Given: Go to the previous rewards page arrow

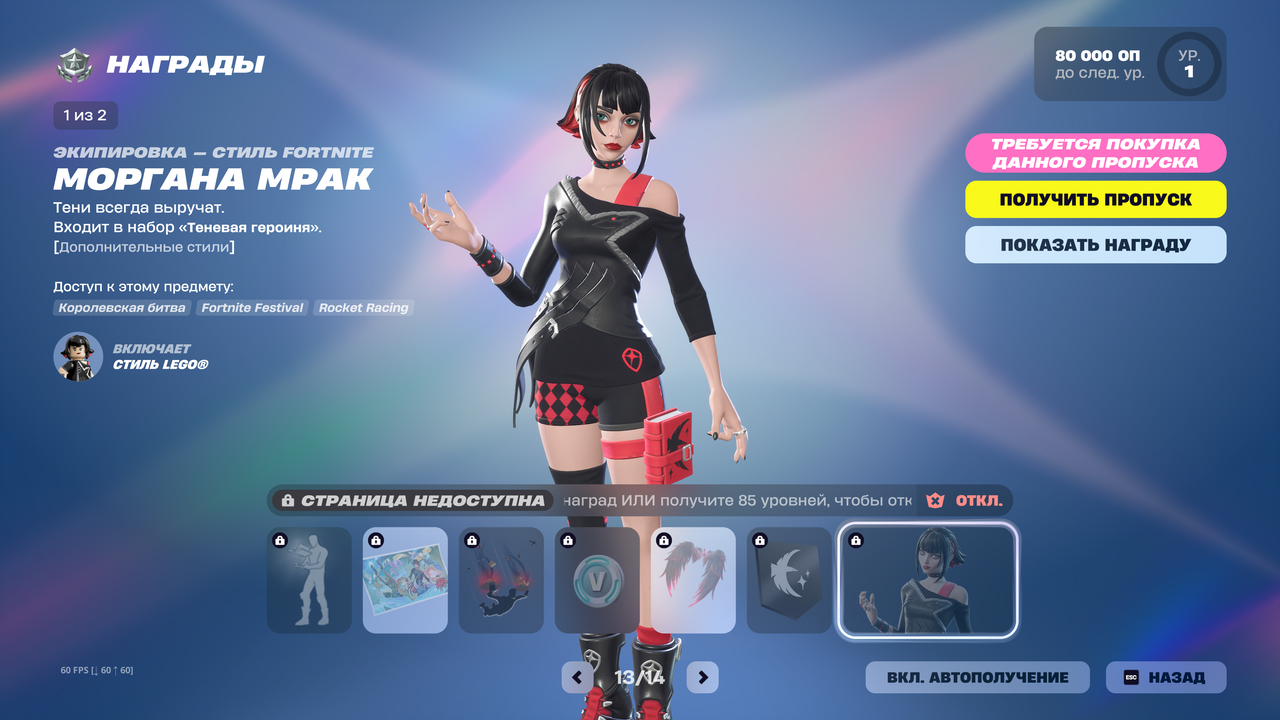Looking at the screenshot, I should click(x=577, y=677).
